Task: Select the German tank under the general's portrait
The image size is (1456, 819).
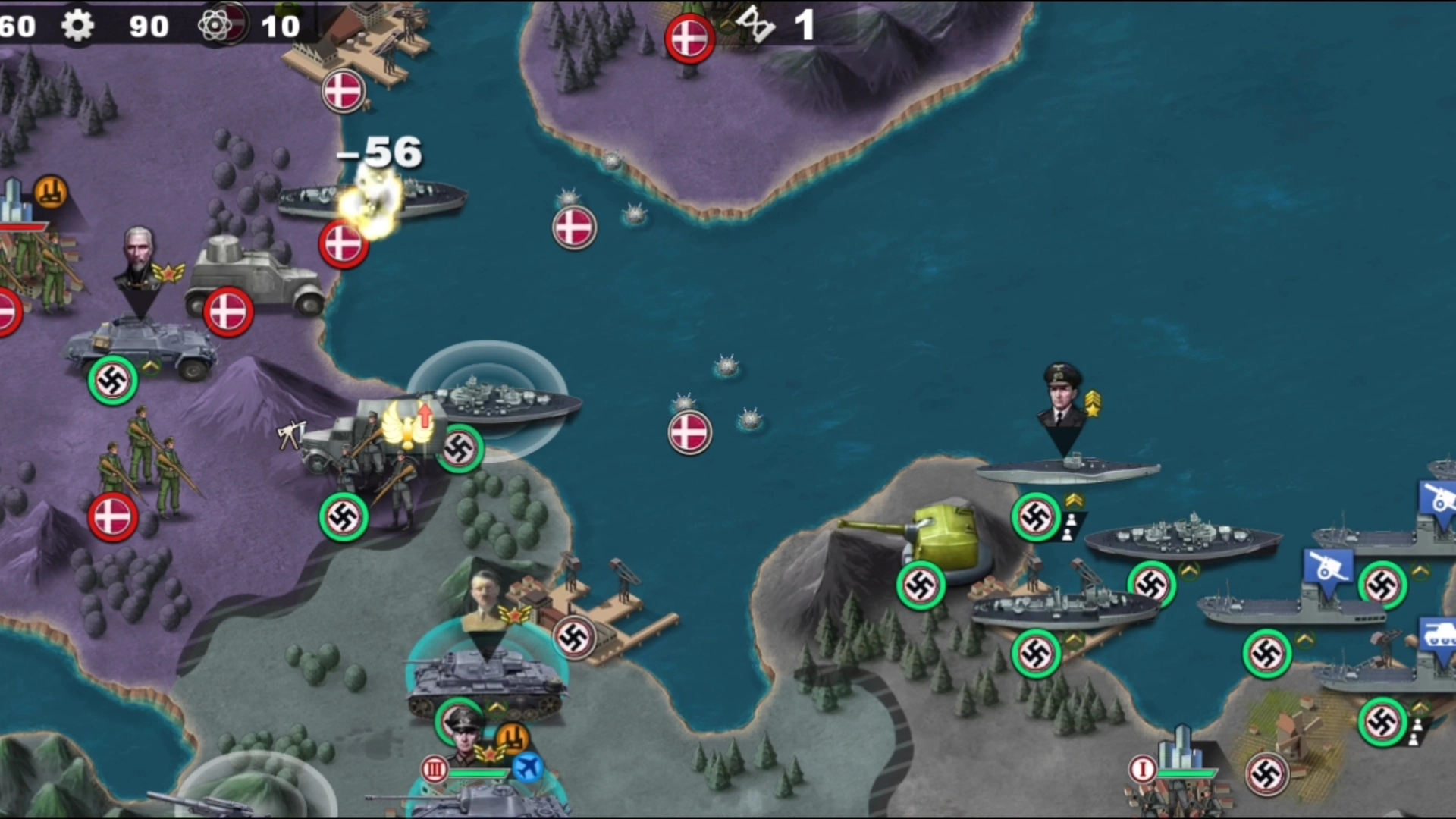Action: coord(485,679)
